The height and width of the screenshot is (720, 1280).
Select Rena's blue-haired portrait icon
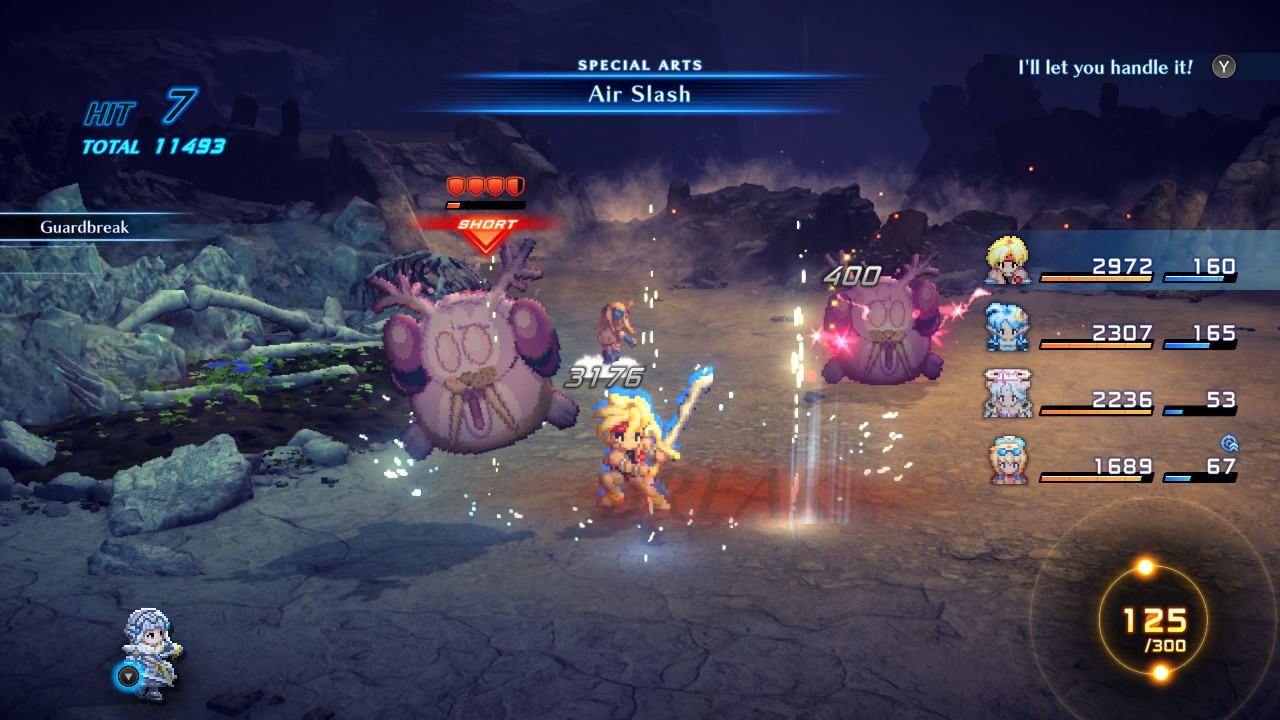tap(1010, 326)
